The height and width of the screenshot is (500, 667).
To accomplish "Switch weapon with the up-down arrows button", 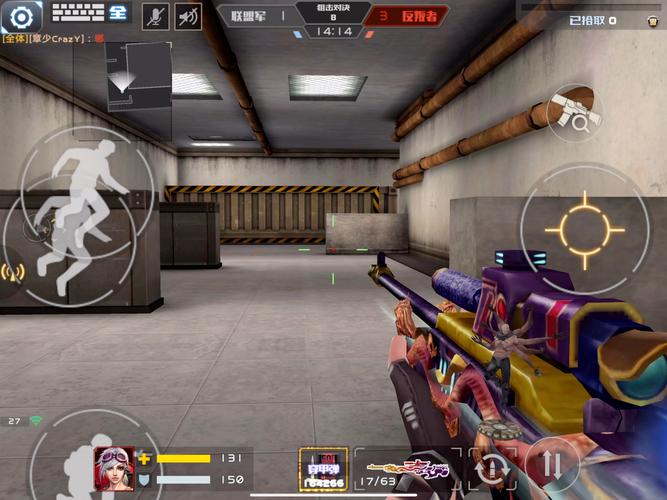I will (x=550, y=465).
